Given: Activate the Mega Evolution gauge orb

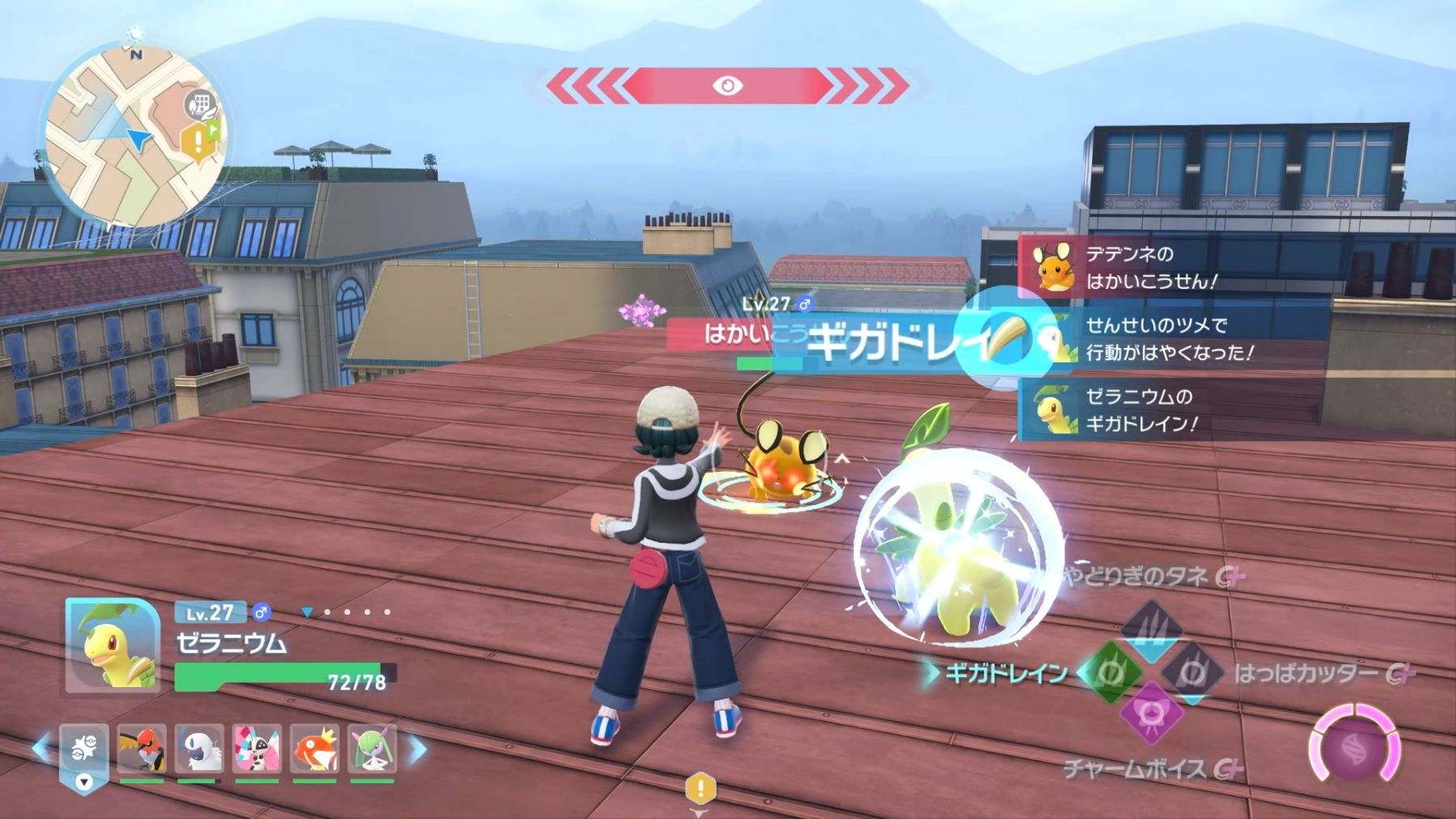Looking at the screenshot, I should 1356,748.
